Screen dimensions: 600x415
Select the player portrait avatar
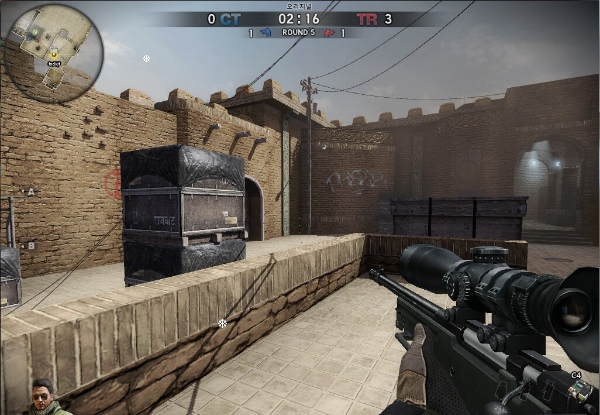click(x=42, y=398)
